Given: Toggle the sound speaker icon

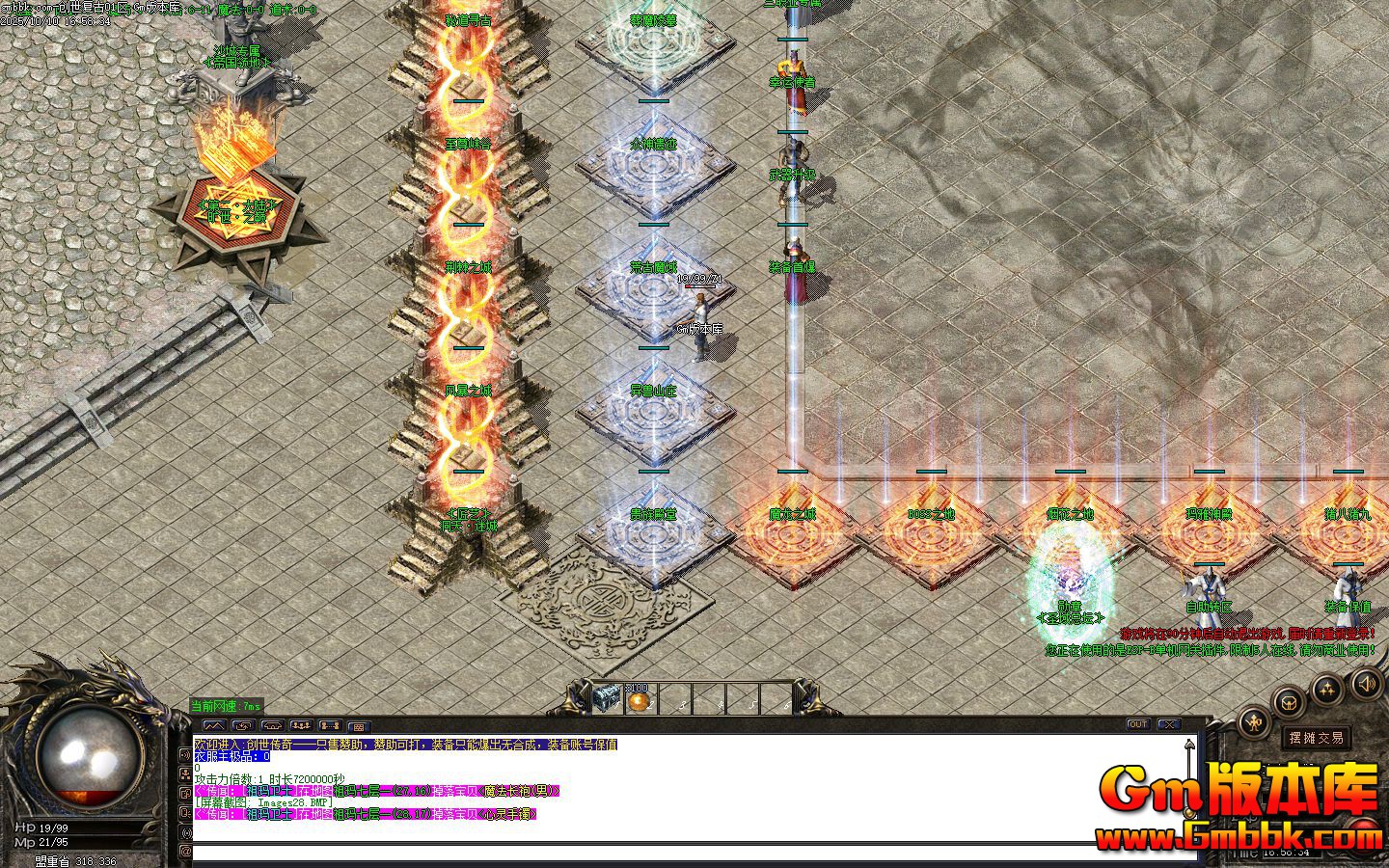Looking at the screenshot, I should pos(1366,685).
